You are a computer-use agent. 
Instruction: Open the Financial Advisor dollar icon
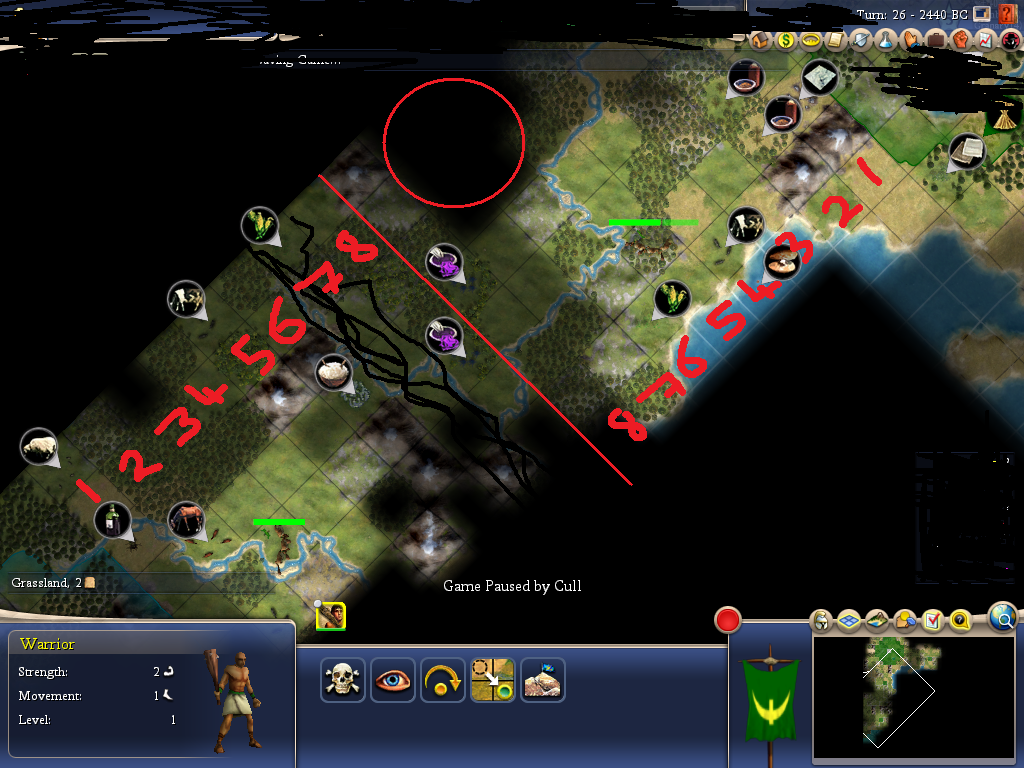(x=785, y=41)
